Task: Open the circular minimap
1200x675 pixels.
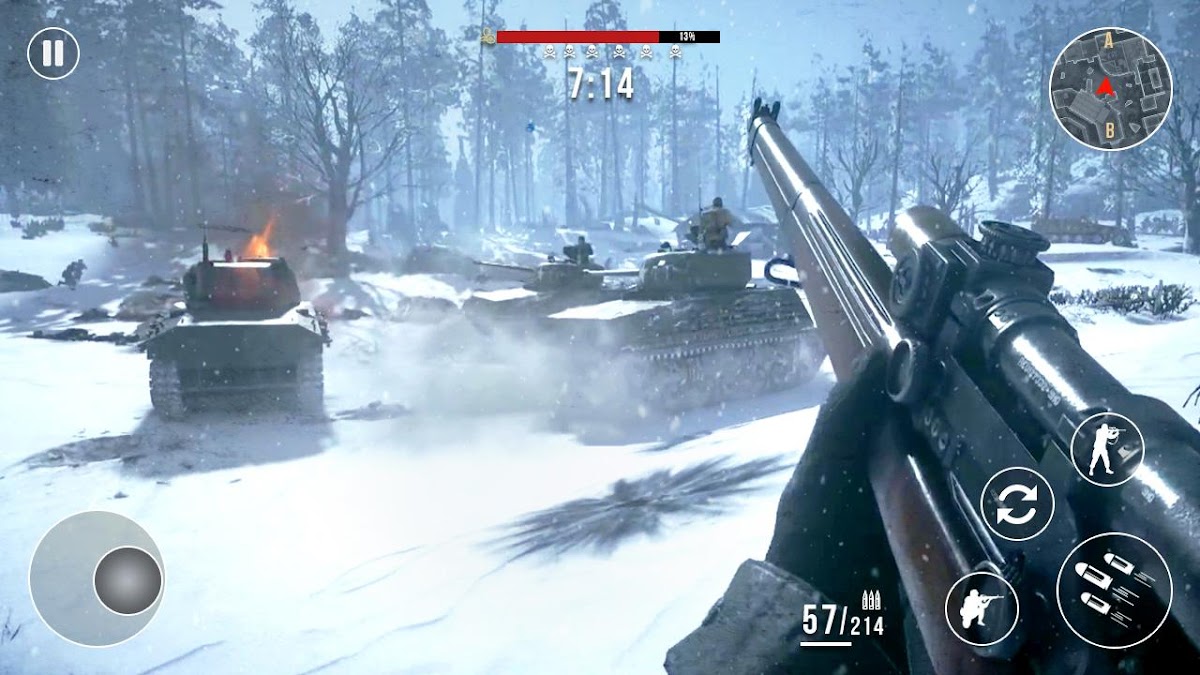Action: click(1110, 89)
